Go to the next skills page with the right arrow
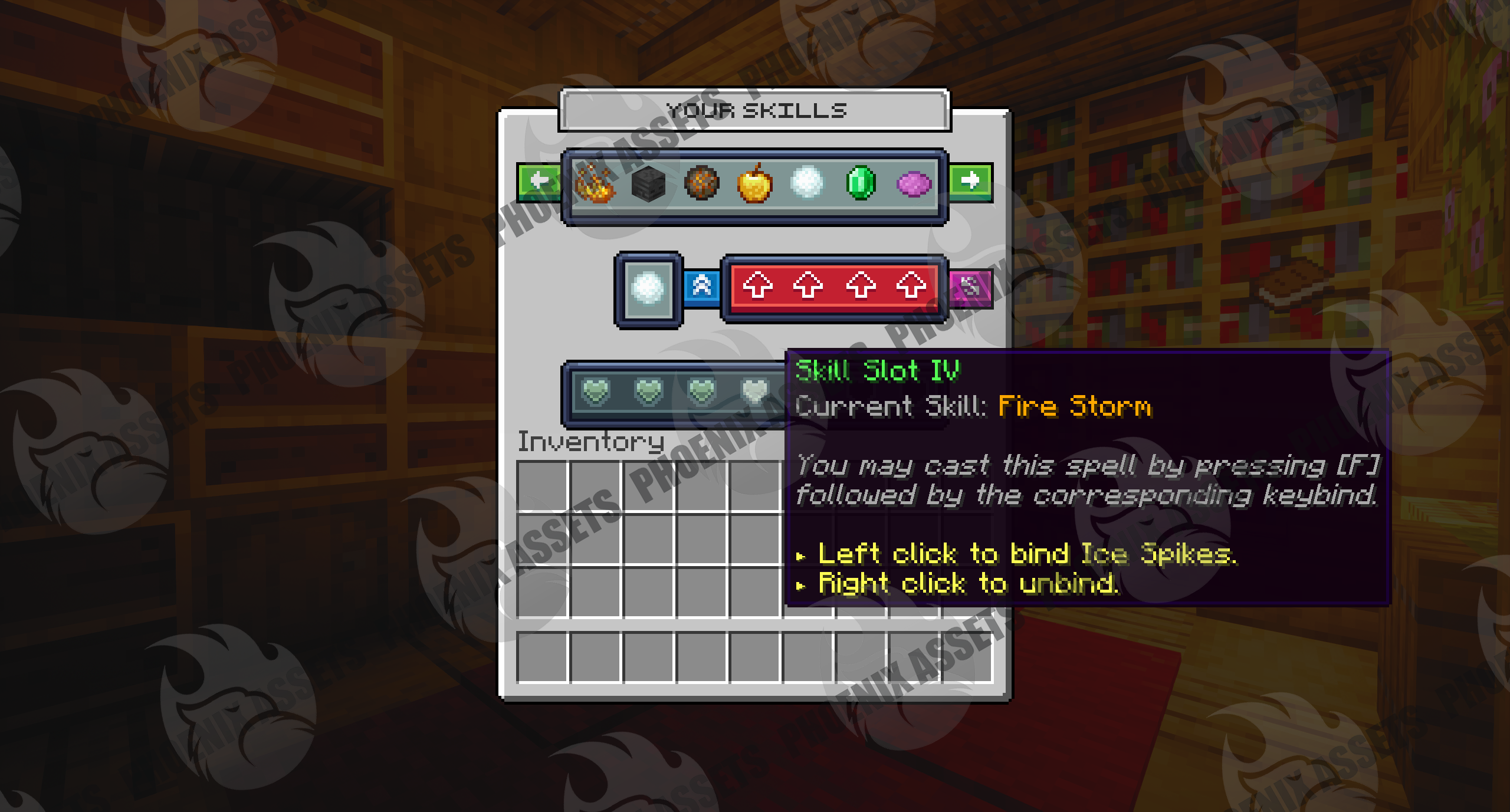Screen dimensions: 1510x812 tap(970, 182)
